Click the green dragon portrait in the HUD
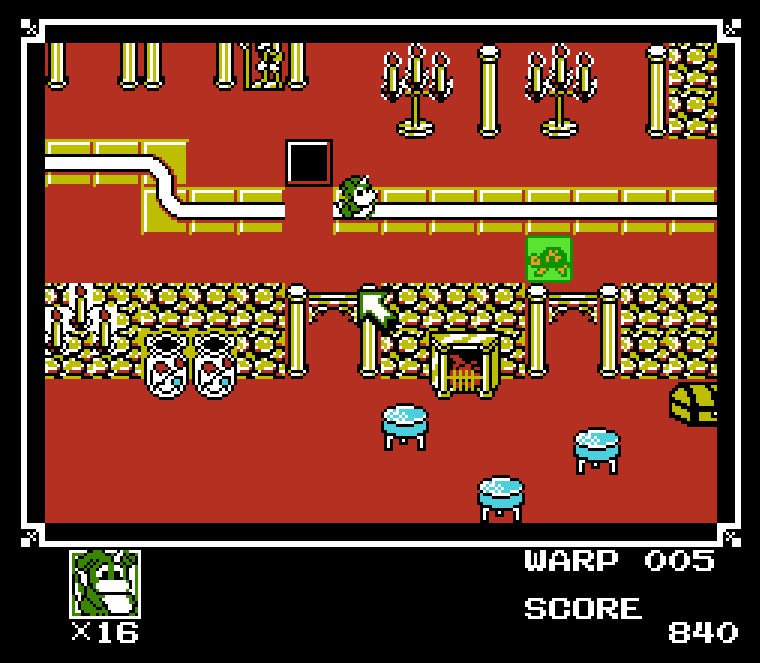This screenshot has width=760, height=663. pyautogui.click(x=104, y=584)
